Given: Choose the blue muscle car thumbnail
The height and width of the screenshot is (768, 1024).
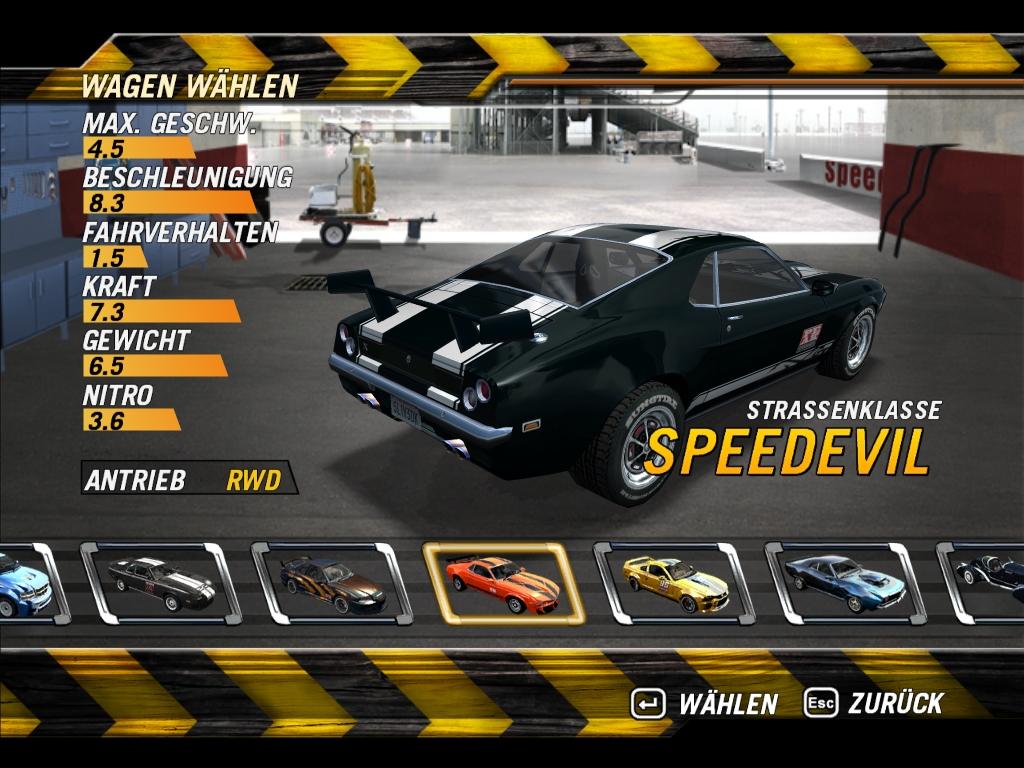Looking at the screenshot, I should pos(845,584).
